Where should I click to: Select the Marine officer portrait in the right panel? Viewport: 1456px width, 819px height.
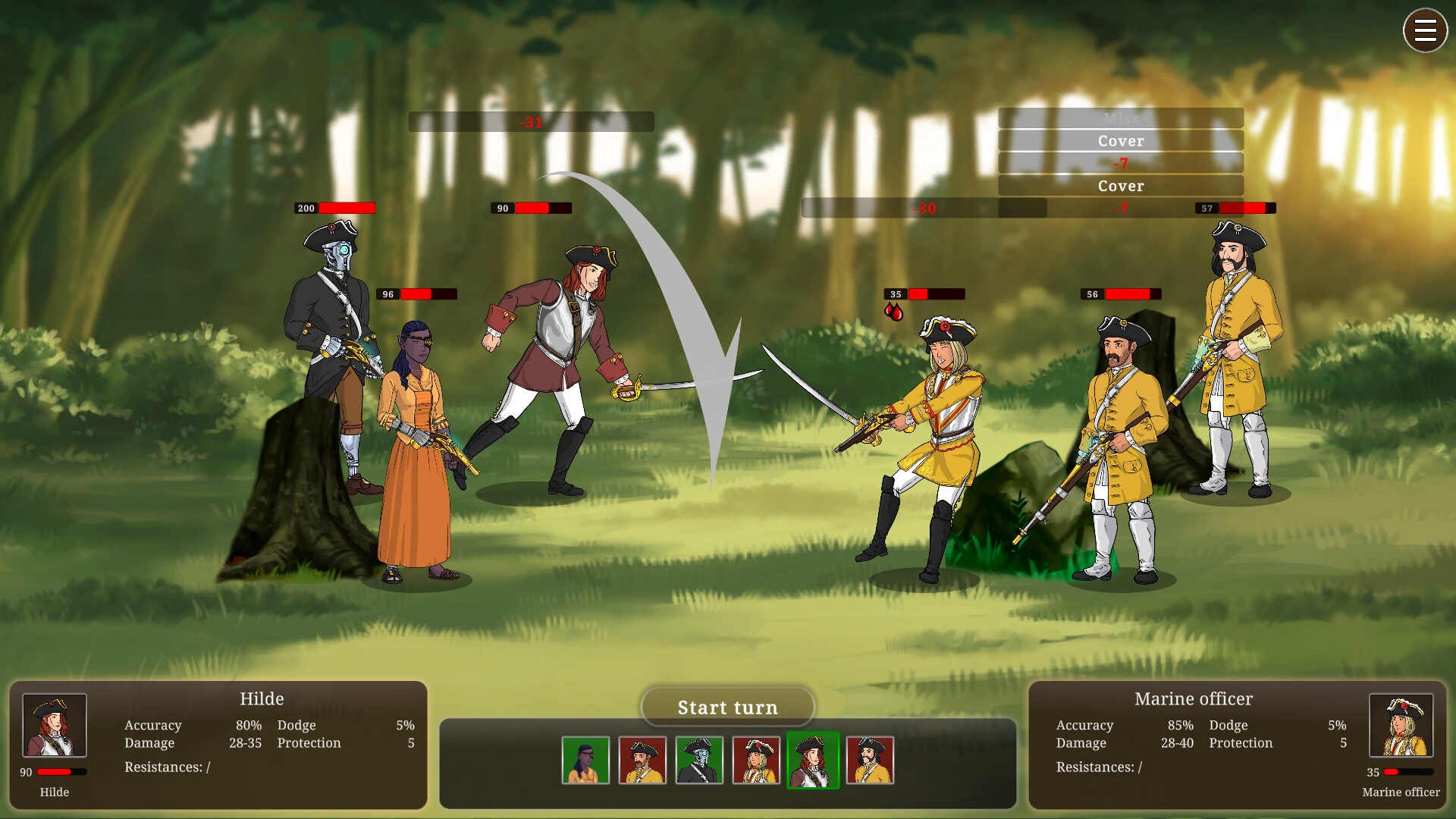pyautogui.click(x=1401, y=726)
